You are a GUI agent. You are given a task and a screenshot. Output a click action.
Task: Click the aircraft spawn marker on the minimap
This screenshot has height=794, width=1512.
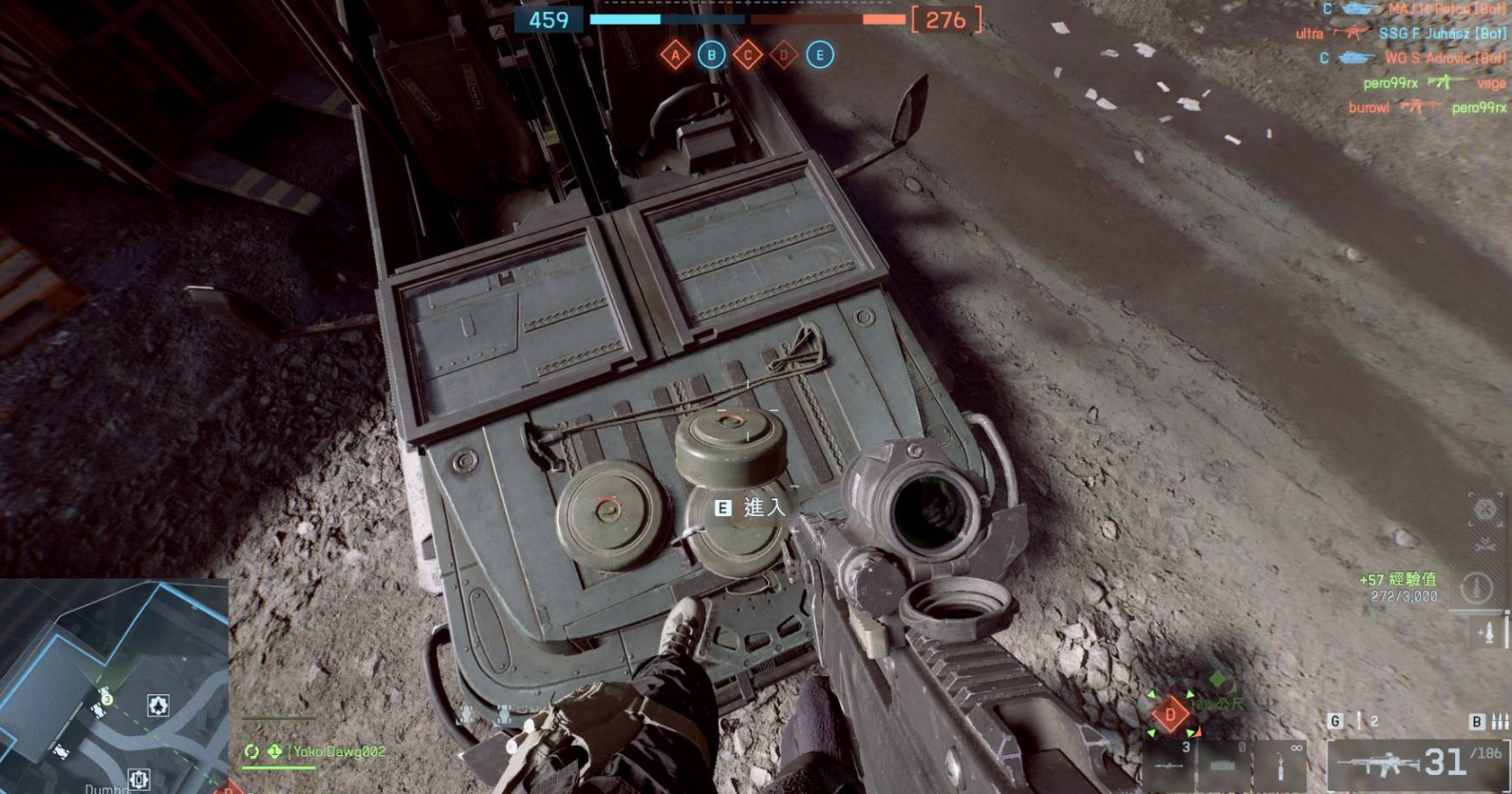158,705
